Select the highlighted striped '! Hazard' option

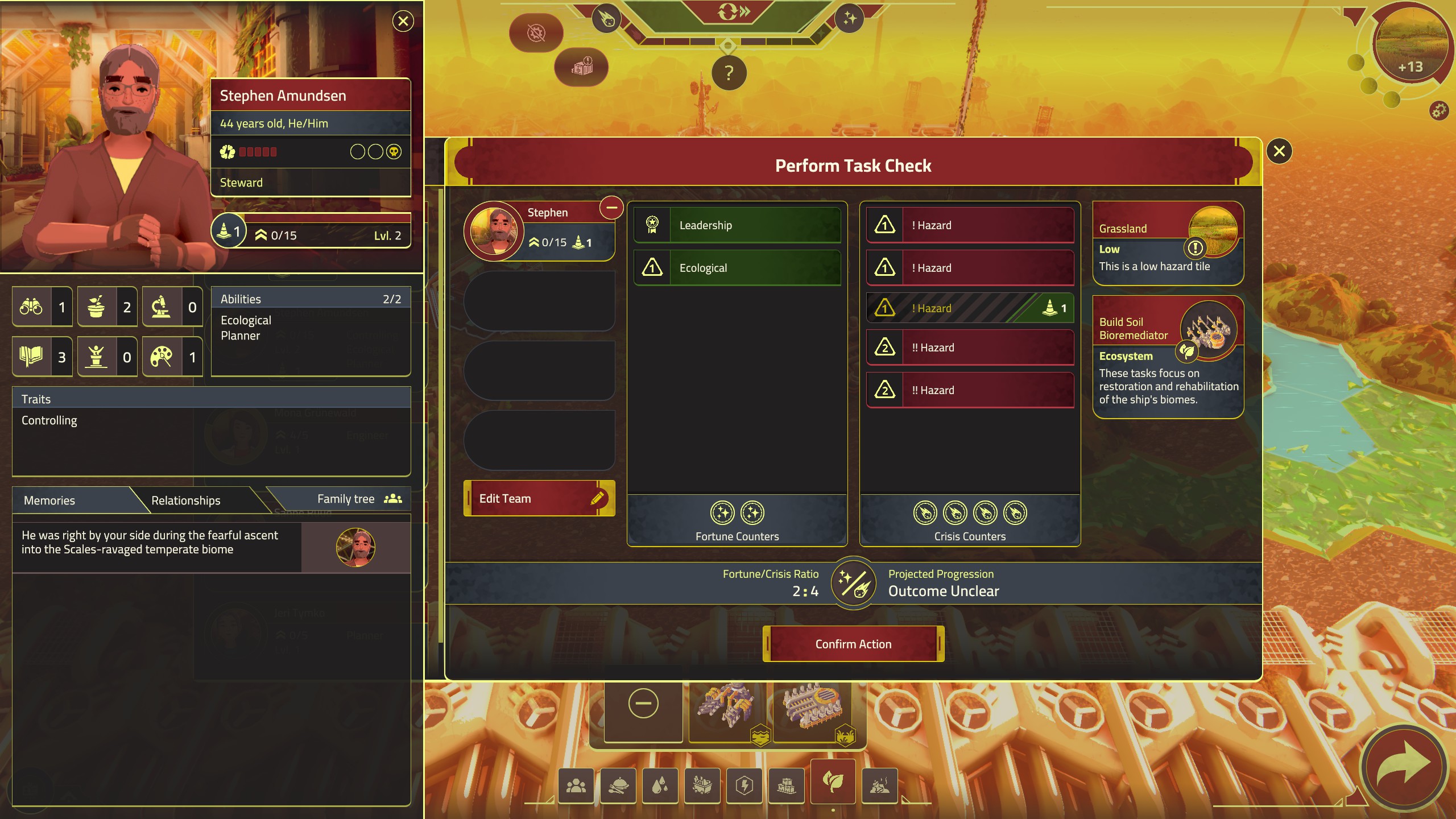[x=970, y=308]
